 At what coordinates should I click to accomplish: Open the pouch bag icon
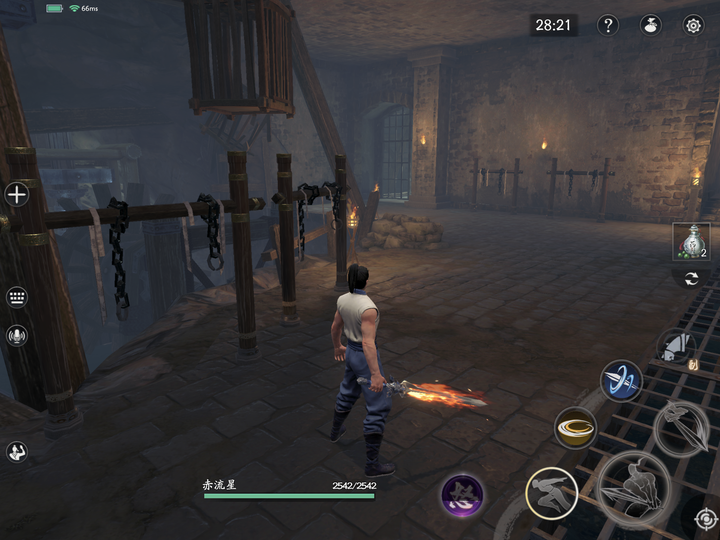tap(650, 26)
